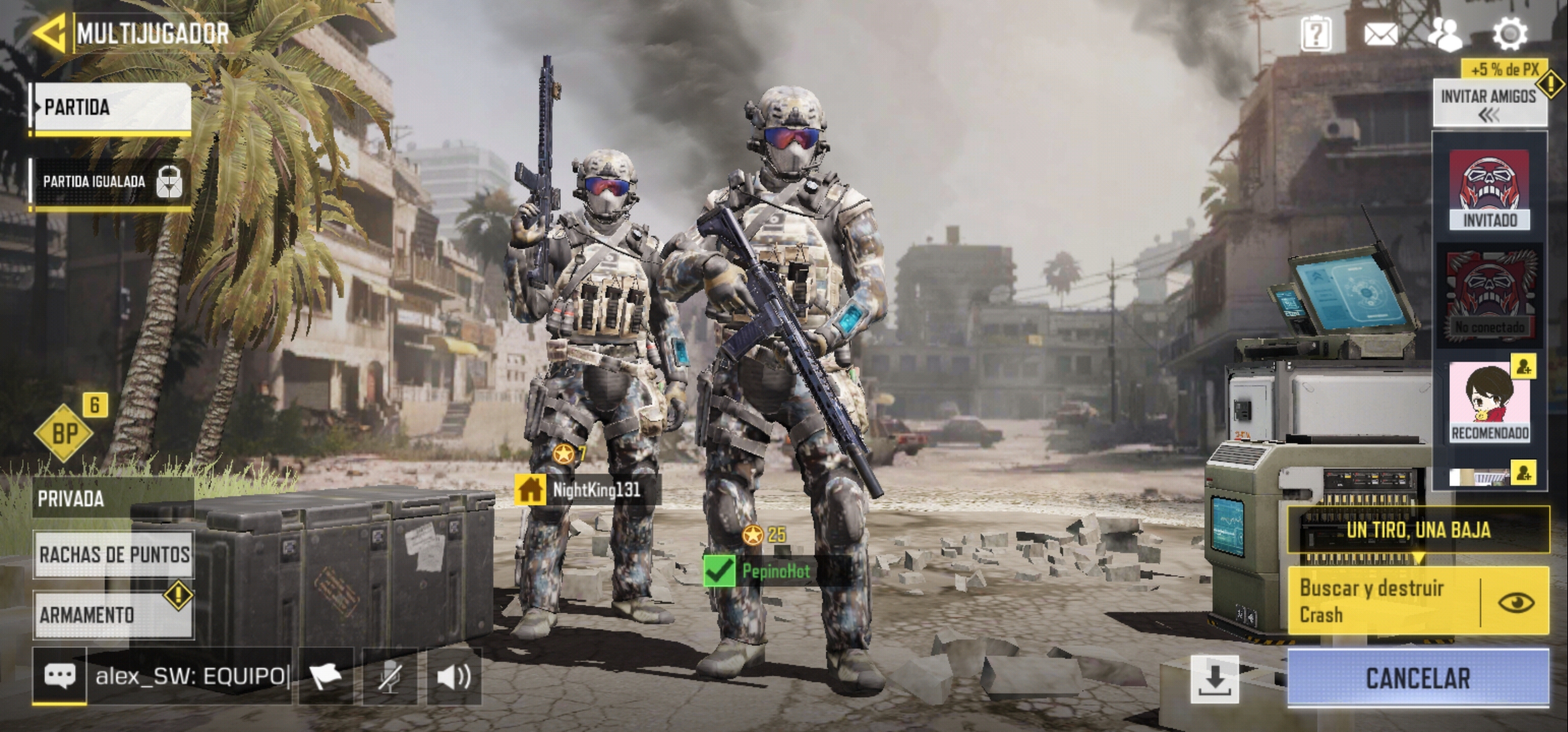This screenshot has width=1568, height=732.
Task: Select the RECOMENDADO player avatar
Action: pyautogui.click(x=1489, y=401)
